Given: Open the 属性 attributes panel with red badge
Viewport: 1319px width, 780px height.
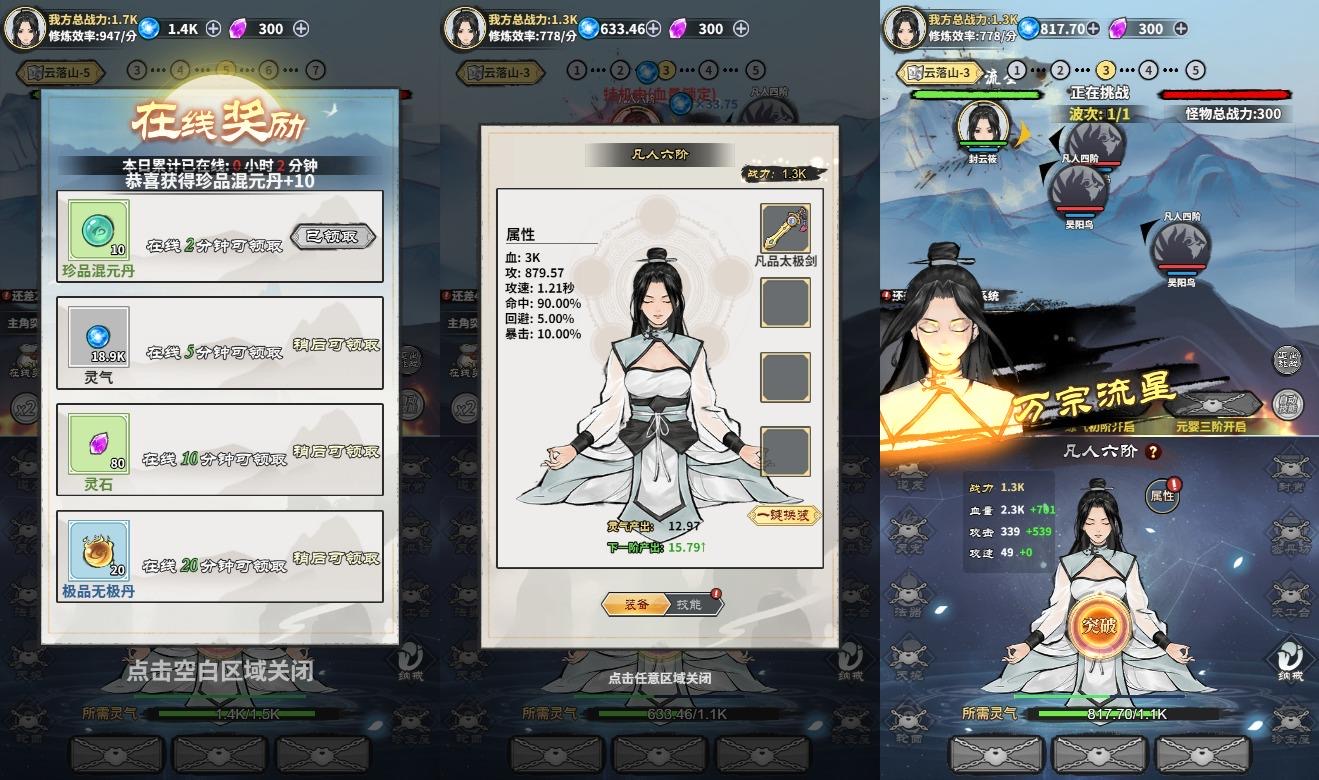Looking at the screenshot, I should tap(1163, 497).
